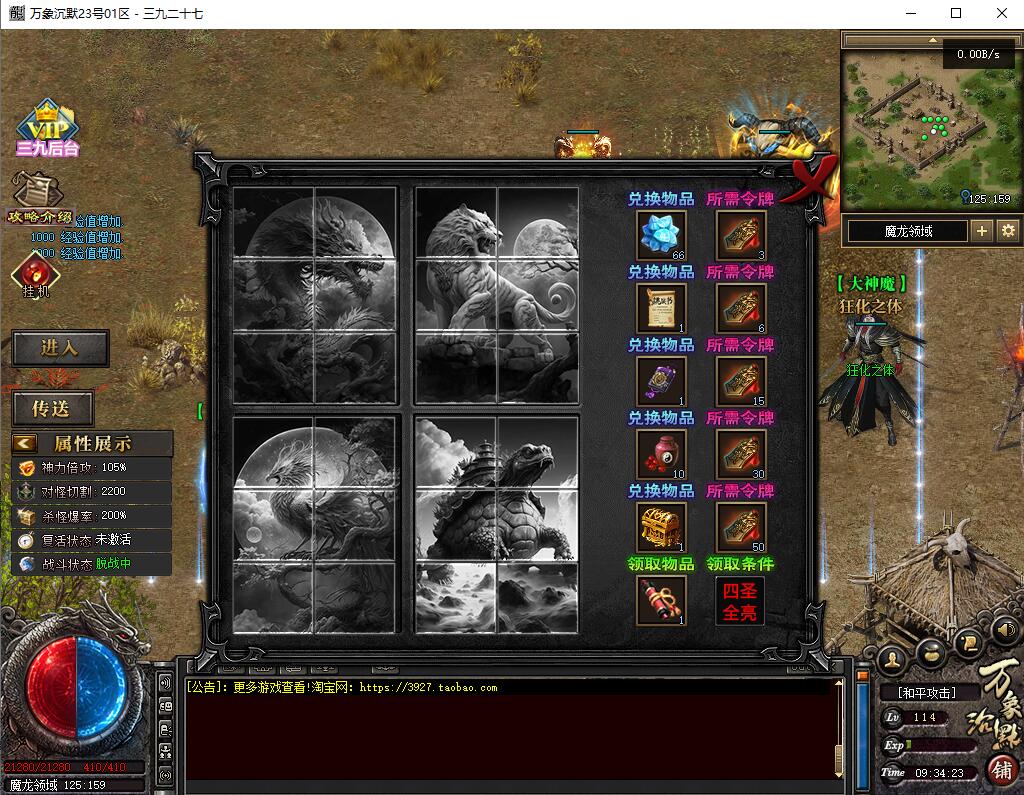Claim the red firecracker reward item
This screenshot has height=795, width=1024.
[661, 600]
